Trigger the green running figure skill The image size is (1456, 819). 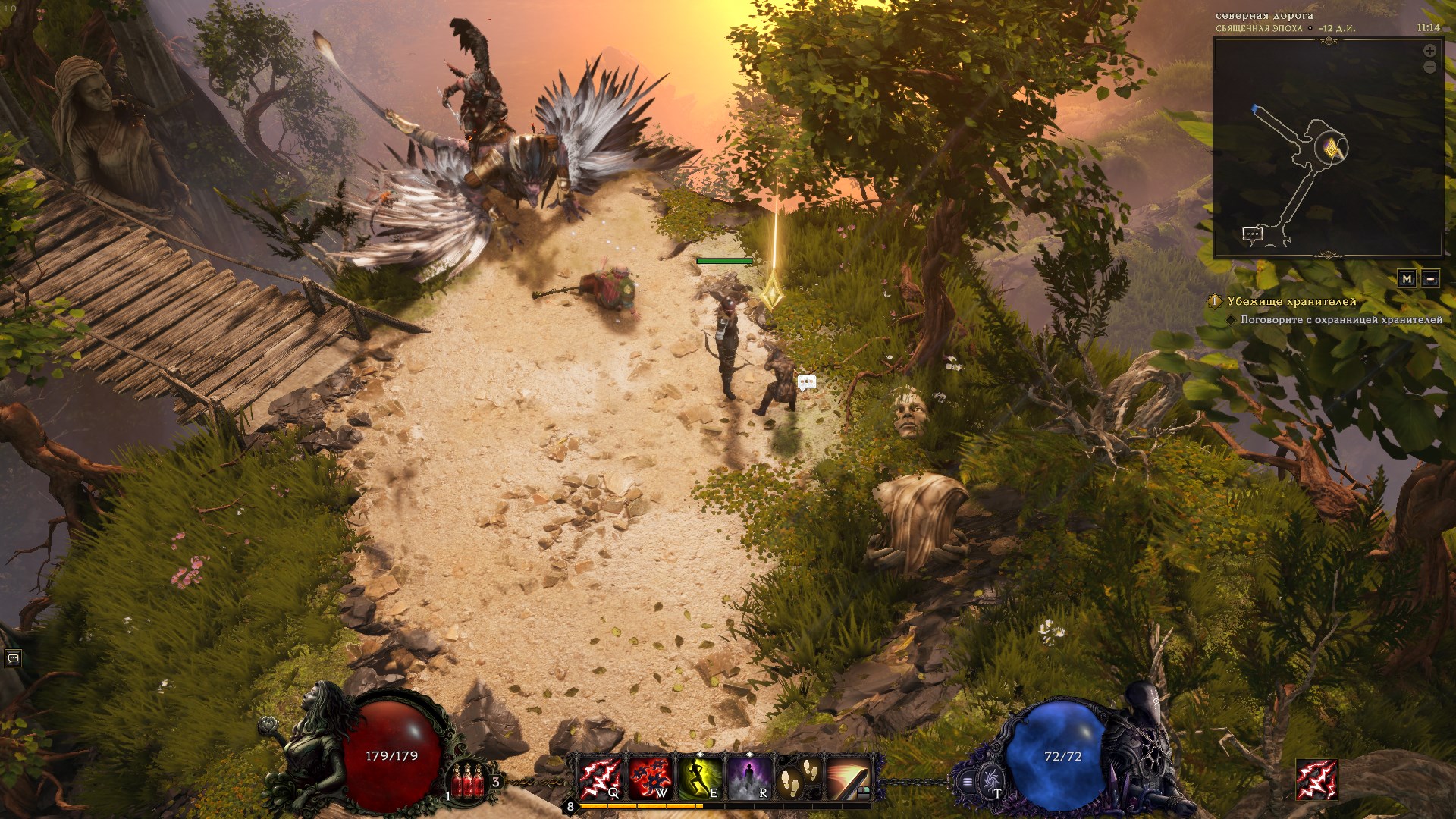tap(699, 778)
